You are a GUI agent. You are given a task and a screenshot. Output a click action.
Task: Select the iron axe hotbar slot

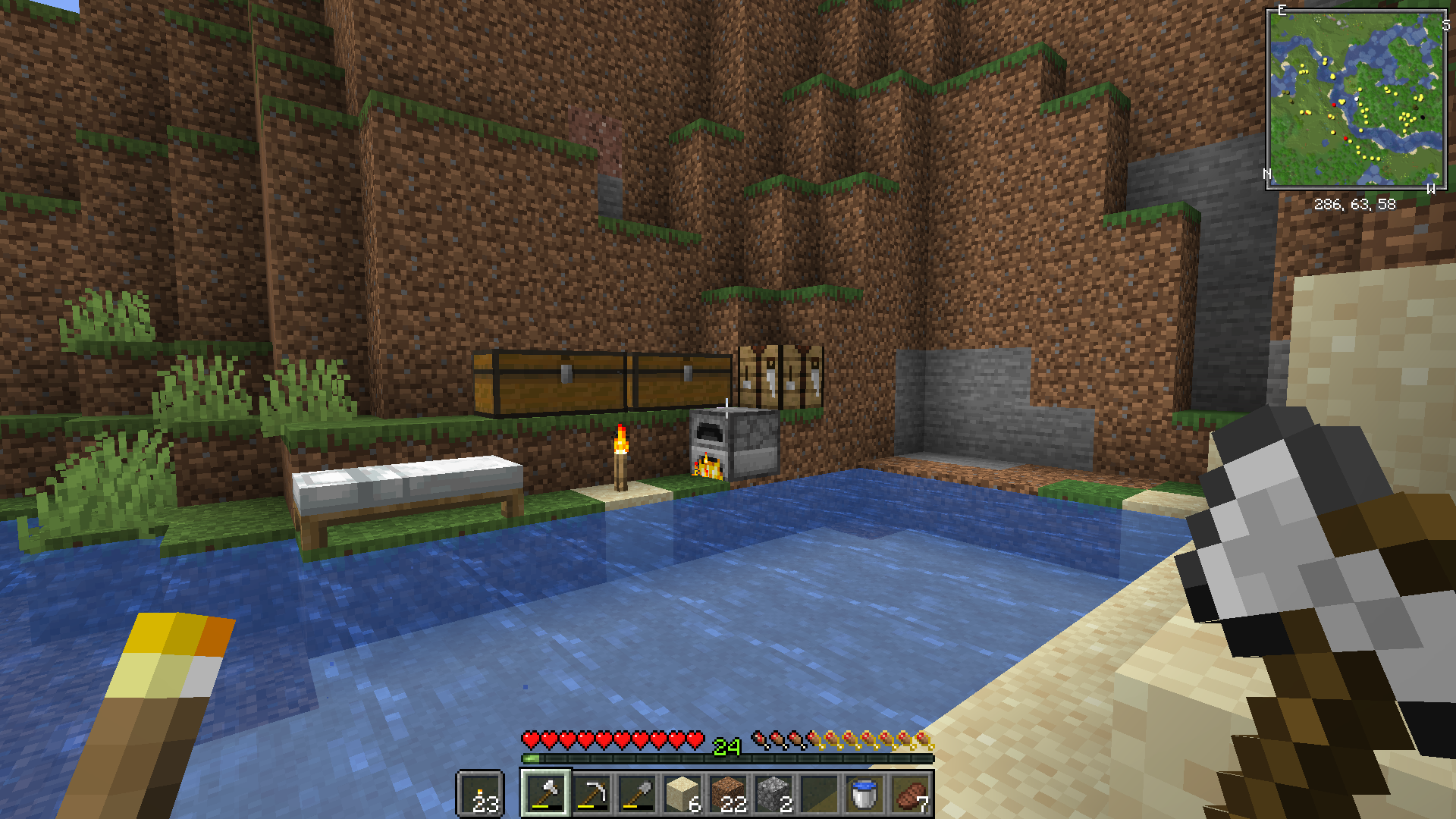545,794
